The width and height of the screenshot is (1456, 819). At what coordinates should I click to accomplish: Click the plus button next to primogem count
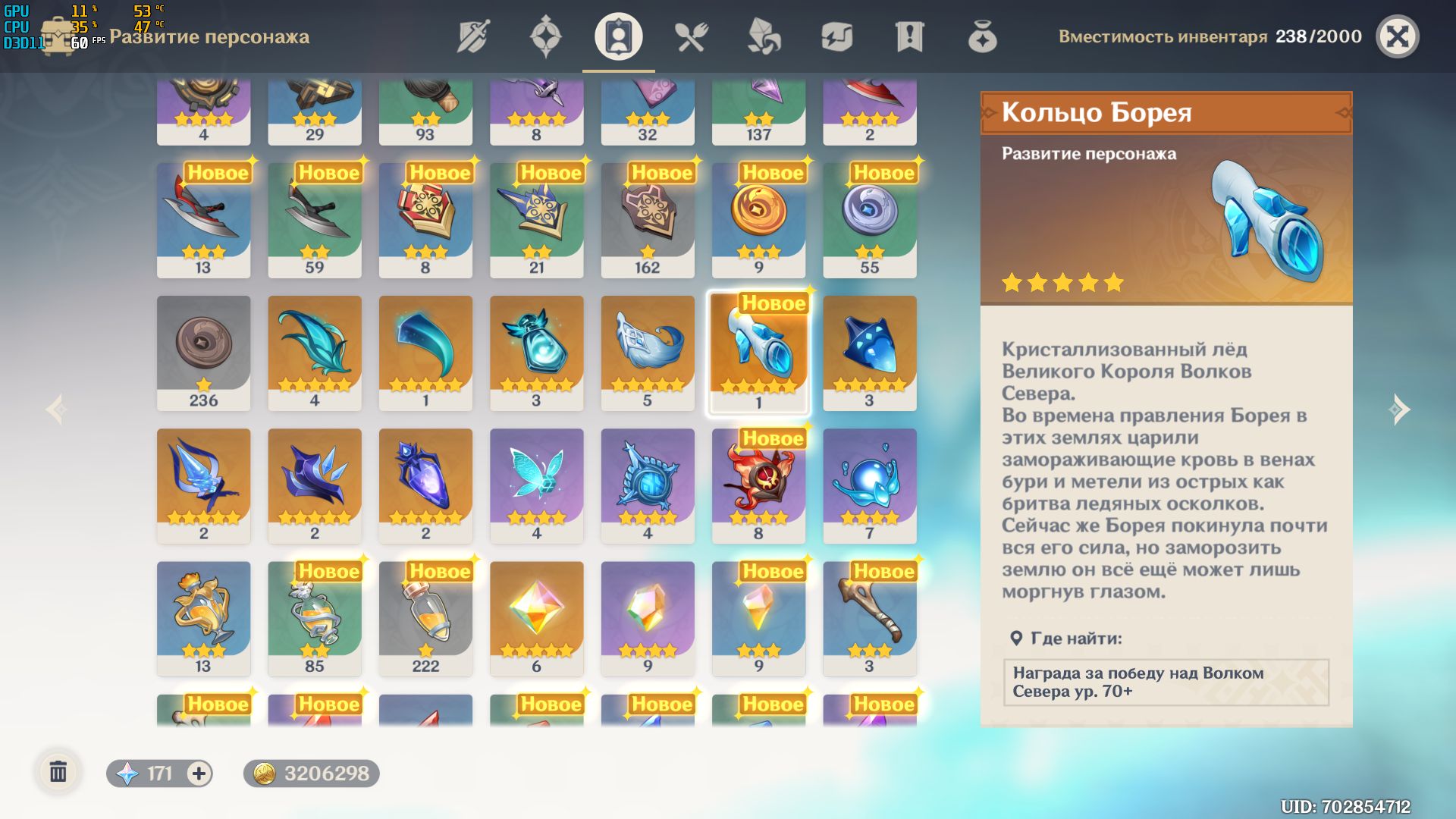(x=198, y=773)
